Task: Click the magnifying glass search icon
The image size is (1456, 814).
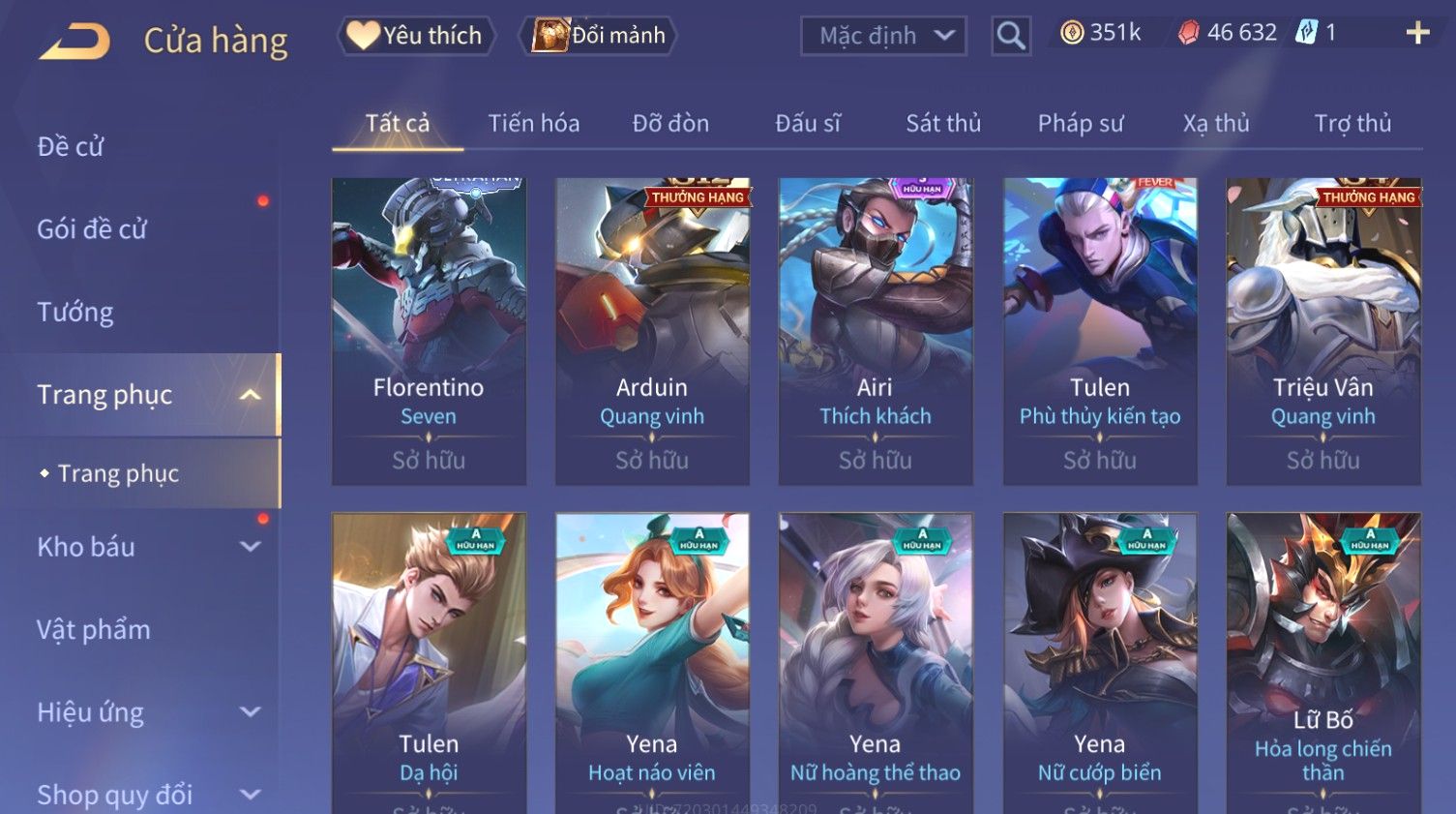Action: click(x=1010, y=36)
